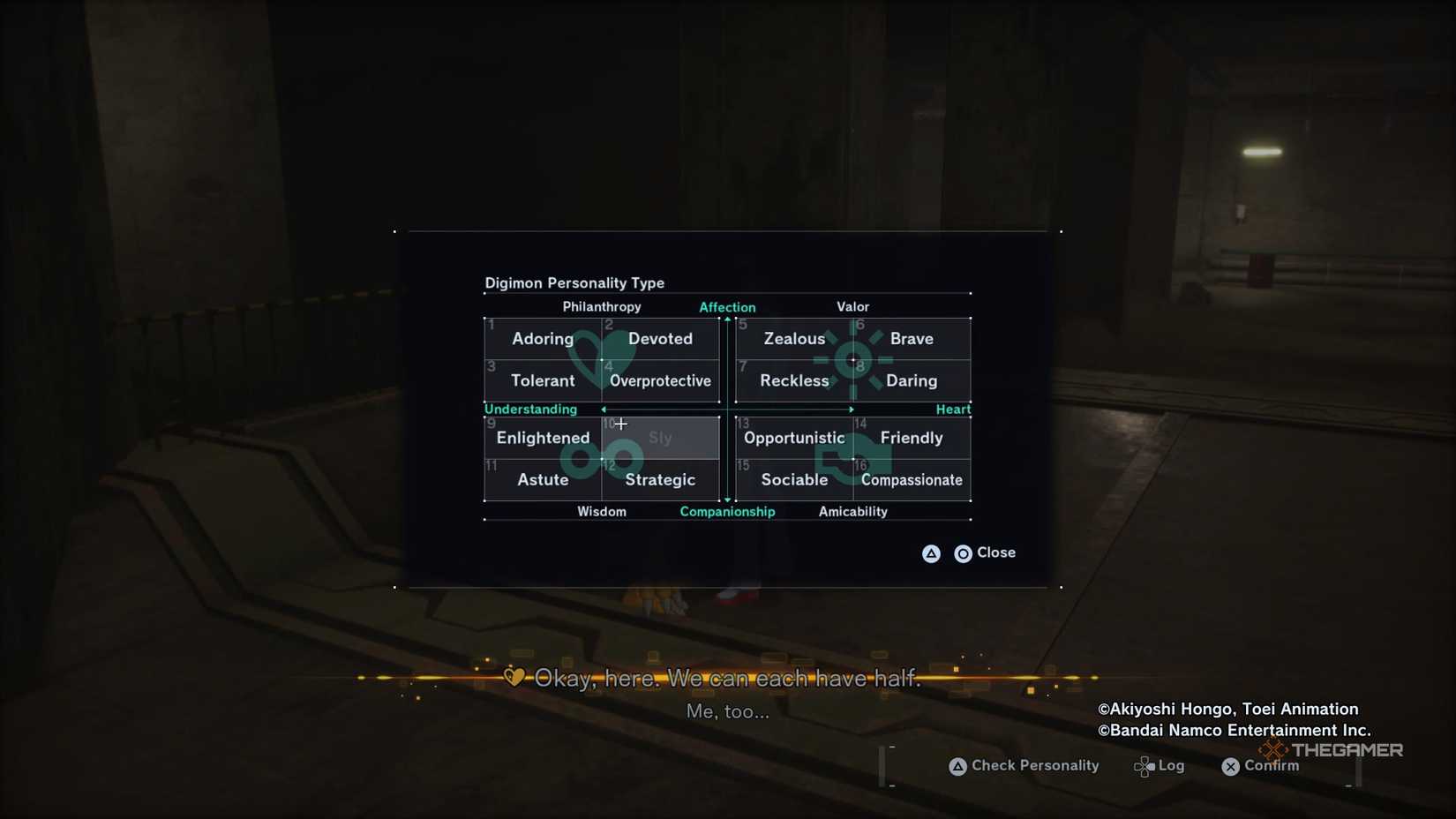The width and height of the screenshot is (1456, 819).
Task: Select the Sociable personality cell
Action: [x=794, y=480]
